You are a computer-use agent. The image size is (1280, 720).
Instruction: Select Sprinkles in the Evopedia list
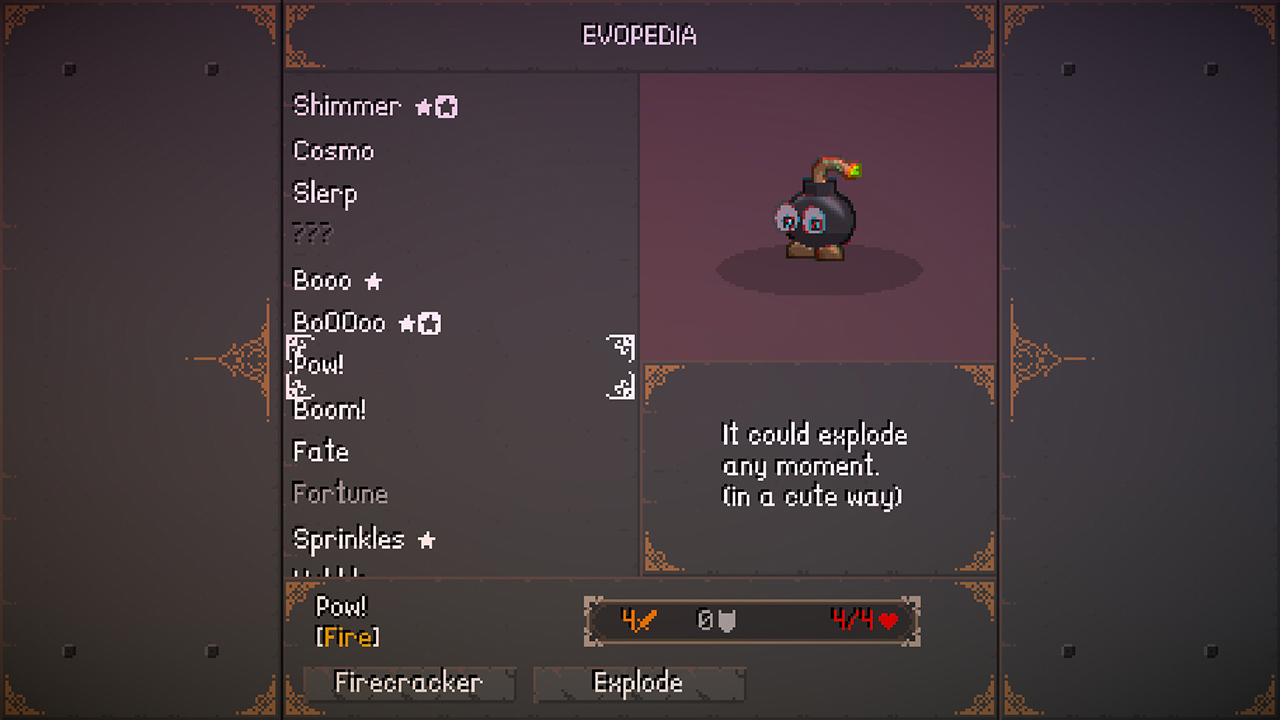click(347, 539)
